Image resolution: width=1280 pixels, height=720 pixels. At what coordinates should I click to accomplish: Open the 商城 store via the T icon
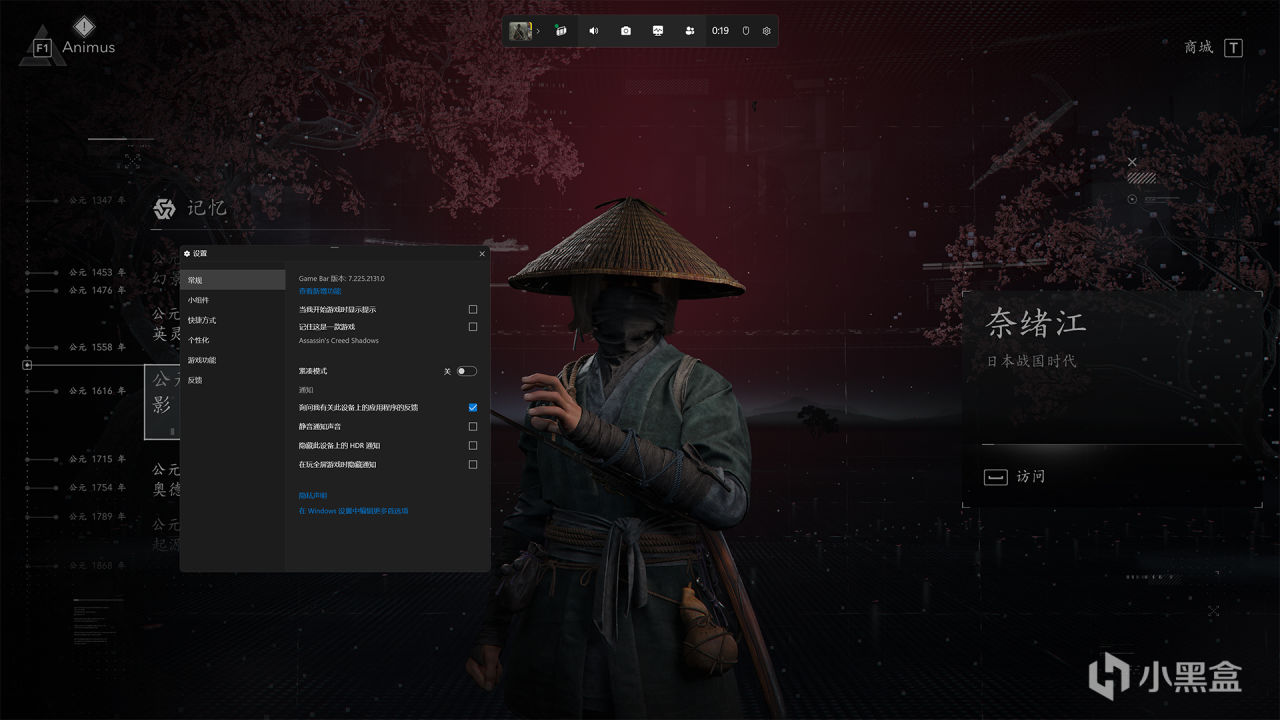point(1235,47)
